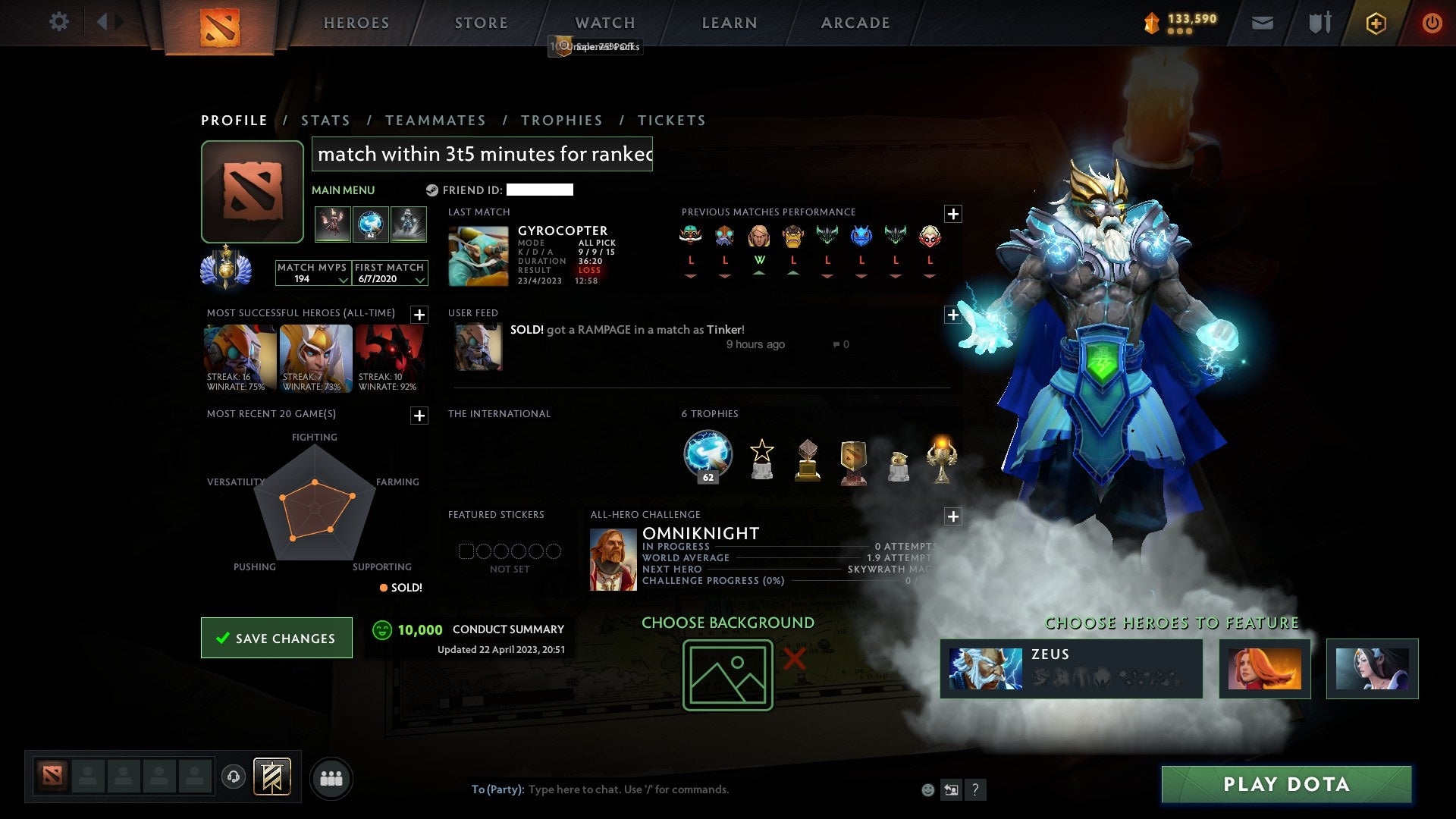Open the friends list icon near the party slots

331,777
